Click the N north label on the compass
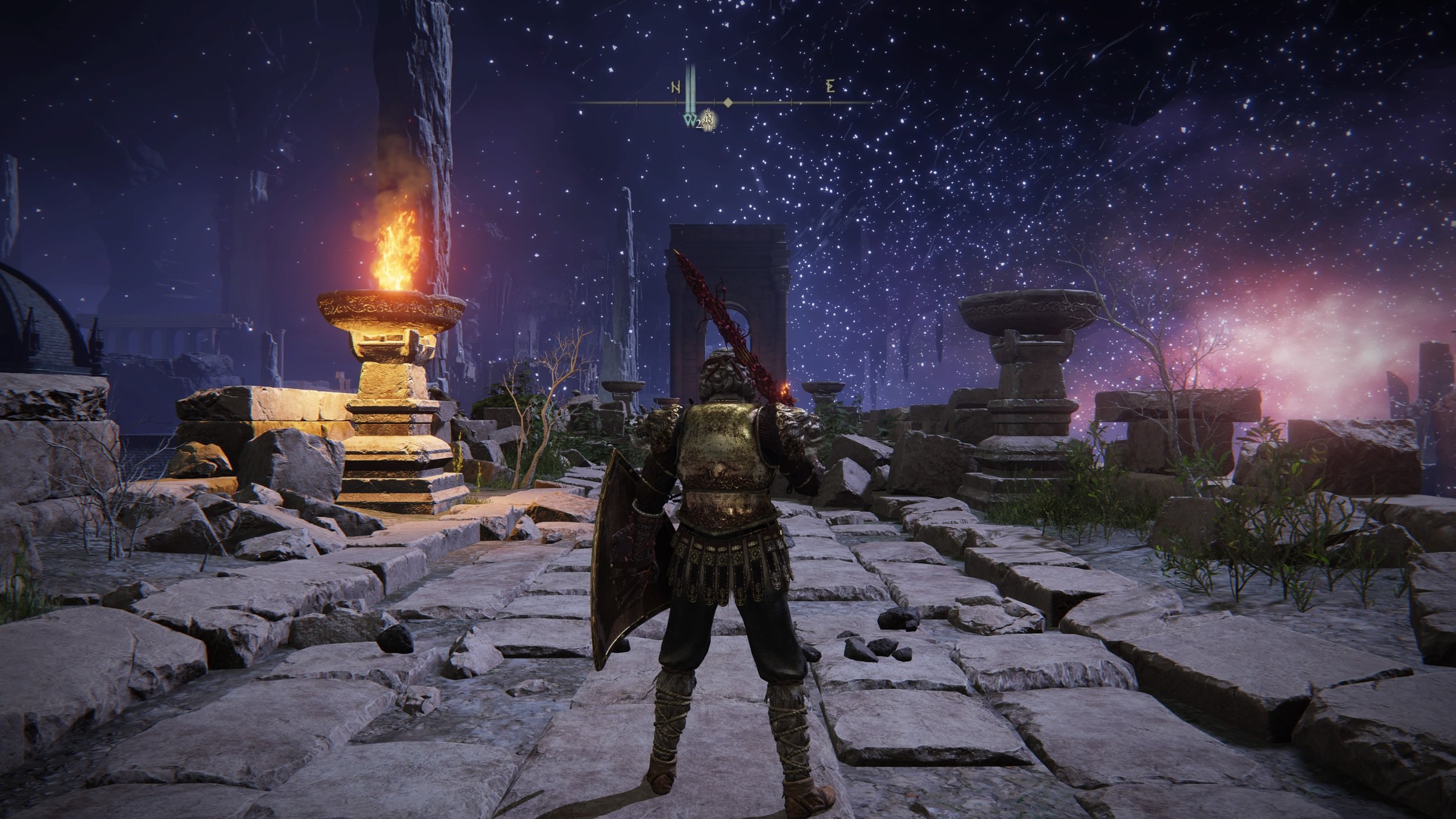 click(x=676, y=88)
